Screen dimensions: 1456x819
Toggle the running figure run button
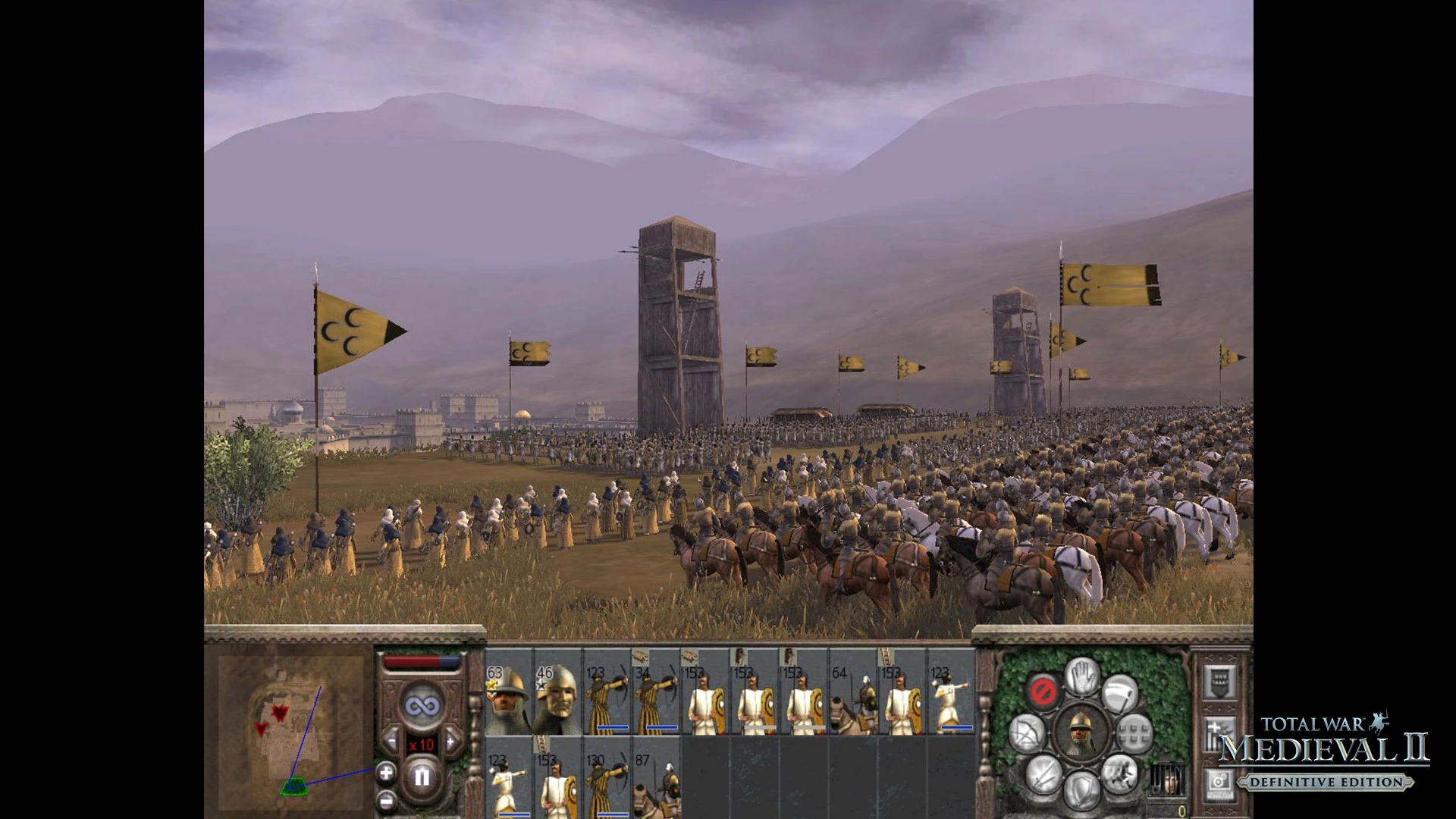click(1119, 772)
